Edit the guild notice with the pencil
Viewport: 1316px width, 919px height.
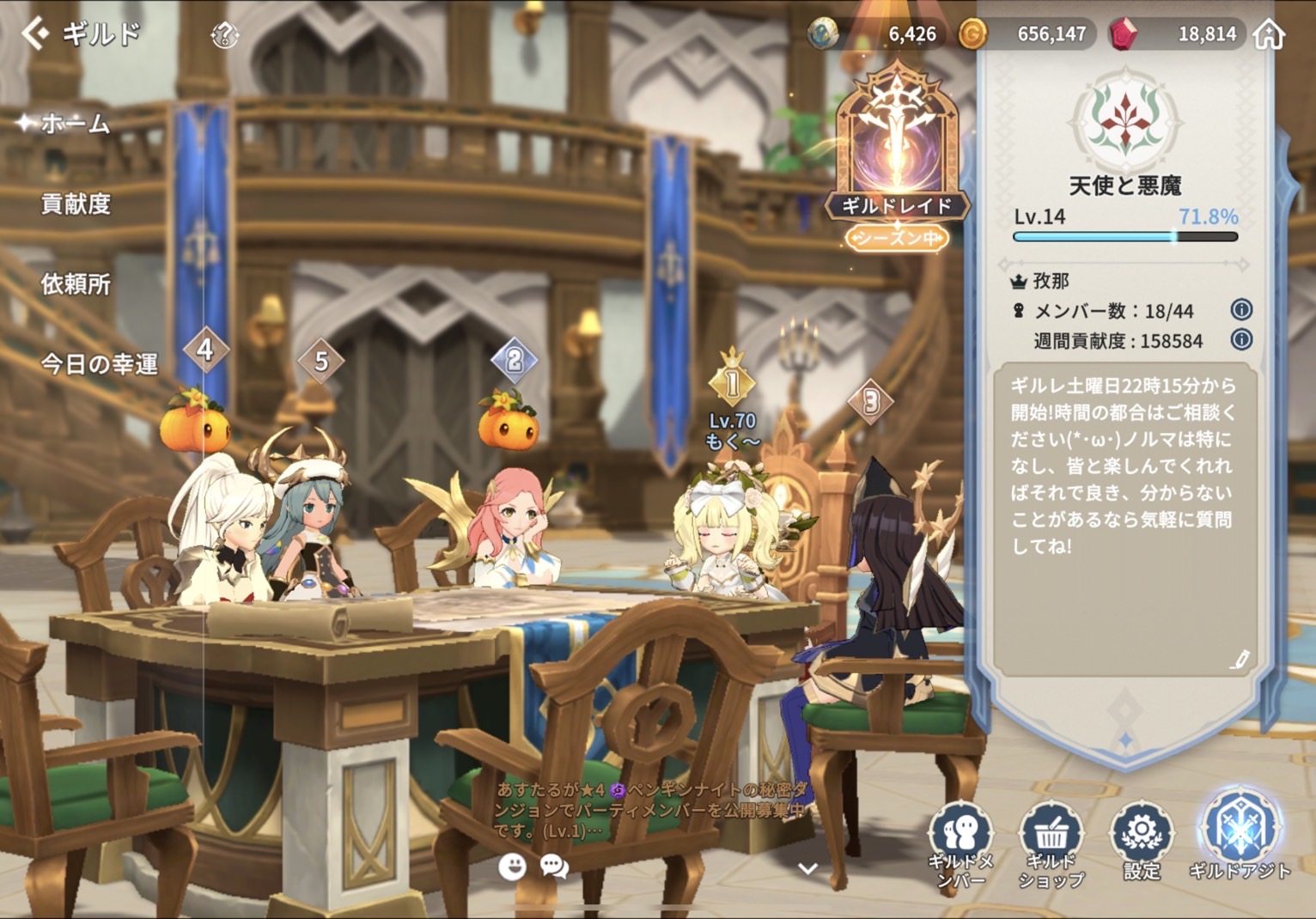pos(1240,660)
